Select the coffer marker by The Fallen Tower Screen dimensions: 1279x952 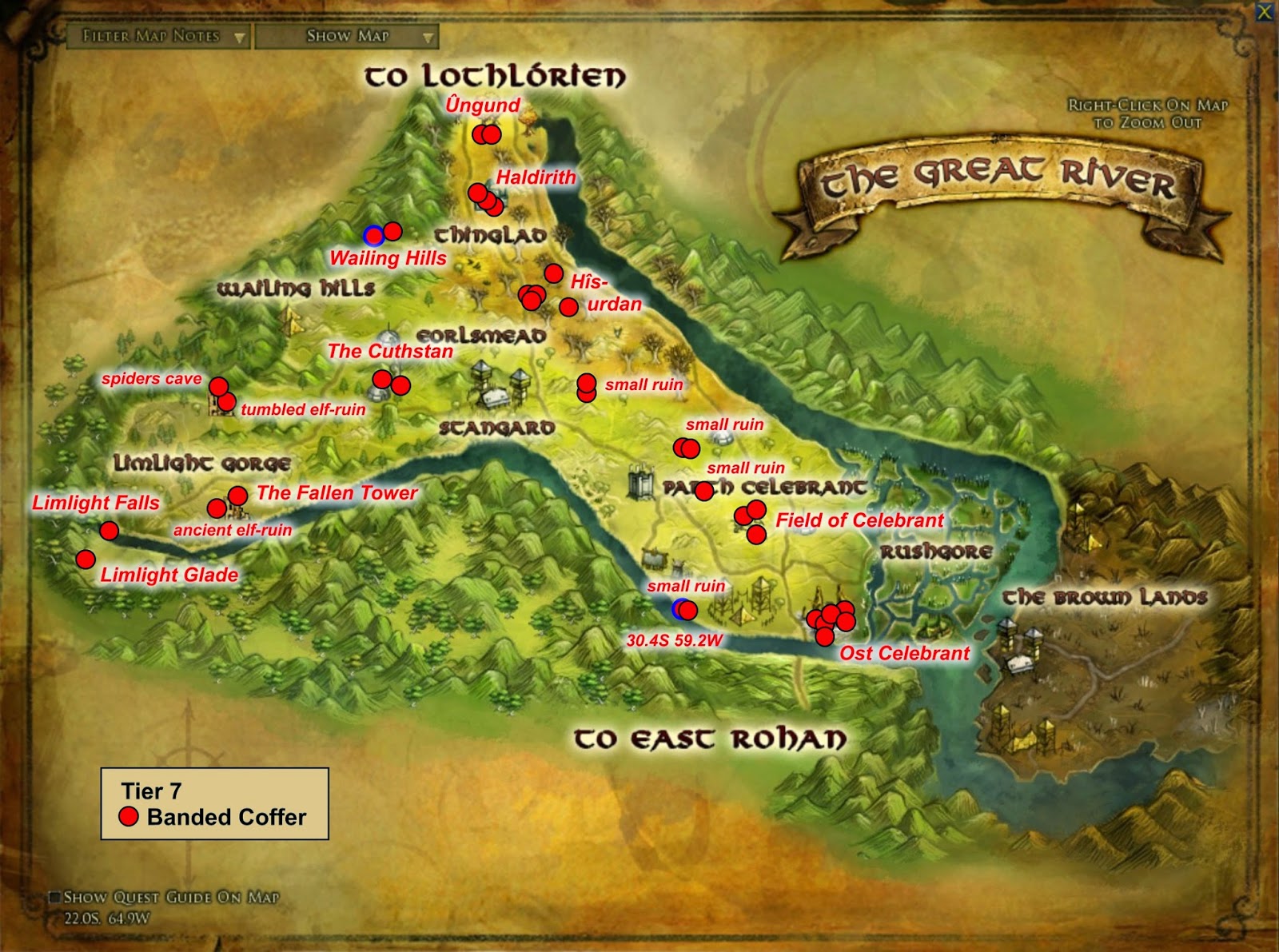(239, 494)
